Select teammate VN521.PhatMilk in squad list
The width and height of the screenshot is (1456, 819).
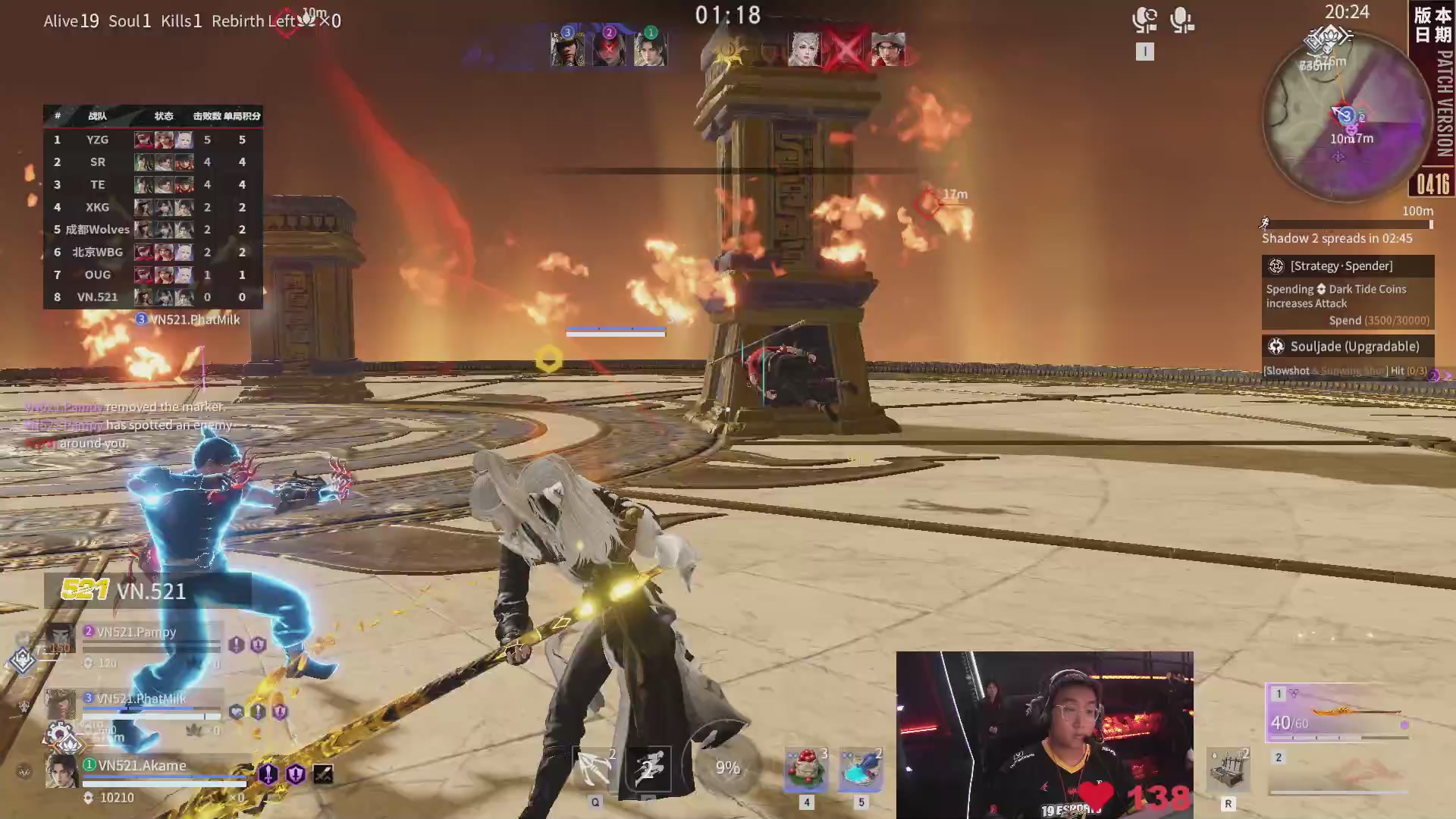click(141, 699)
